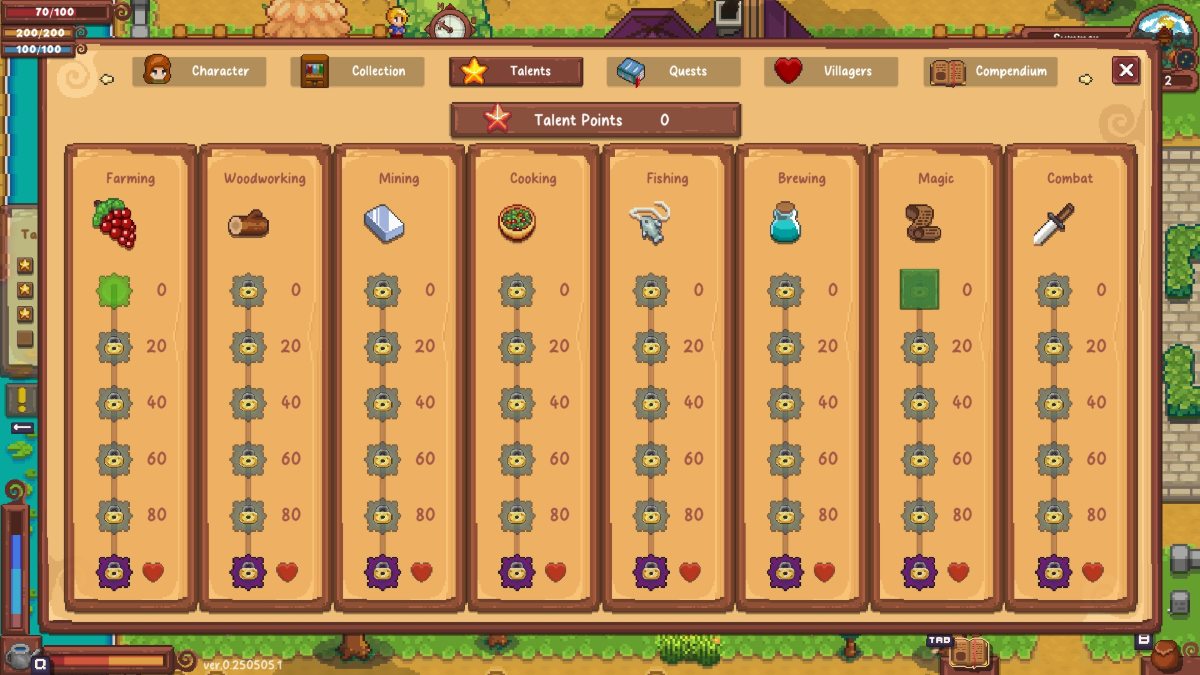This screenshot has width=1200, height=675.
Task: Close the talents menu window
Action: click(1126, 70)
